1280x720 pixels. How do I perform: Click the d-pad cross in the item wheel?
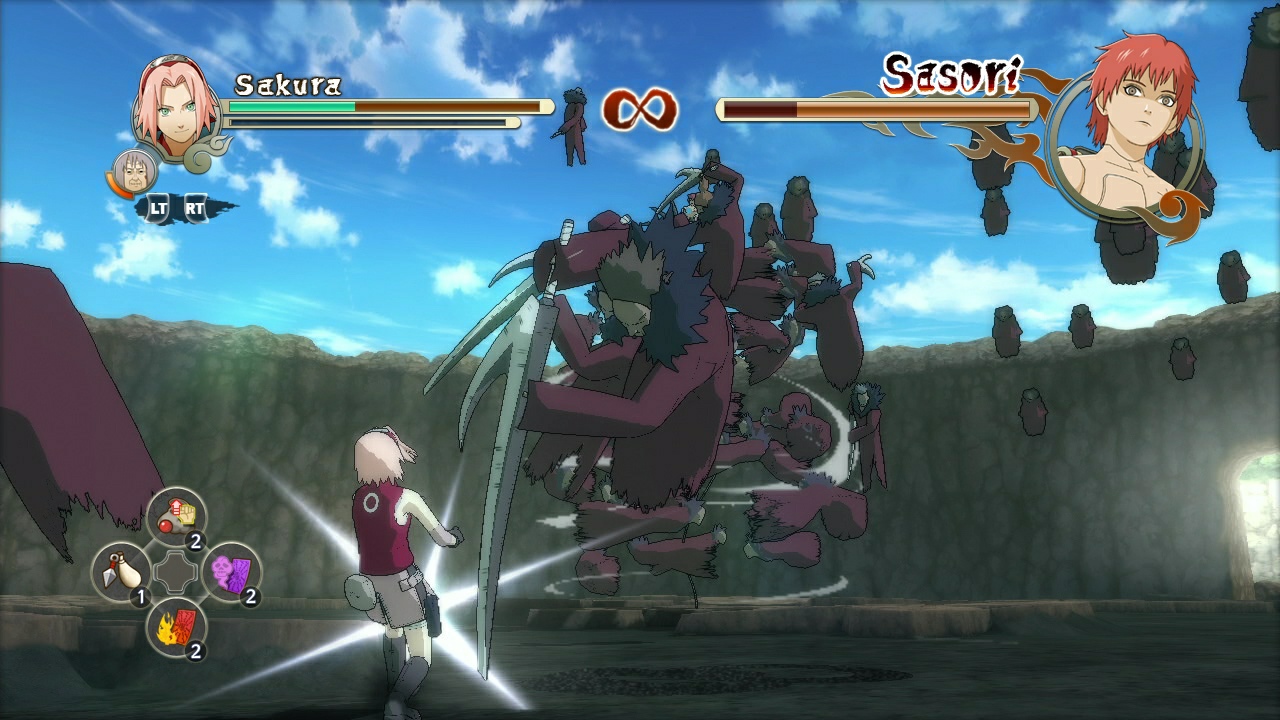coord(176,572)
